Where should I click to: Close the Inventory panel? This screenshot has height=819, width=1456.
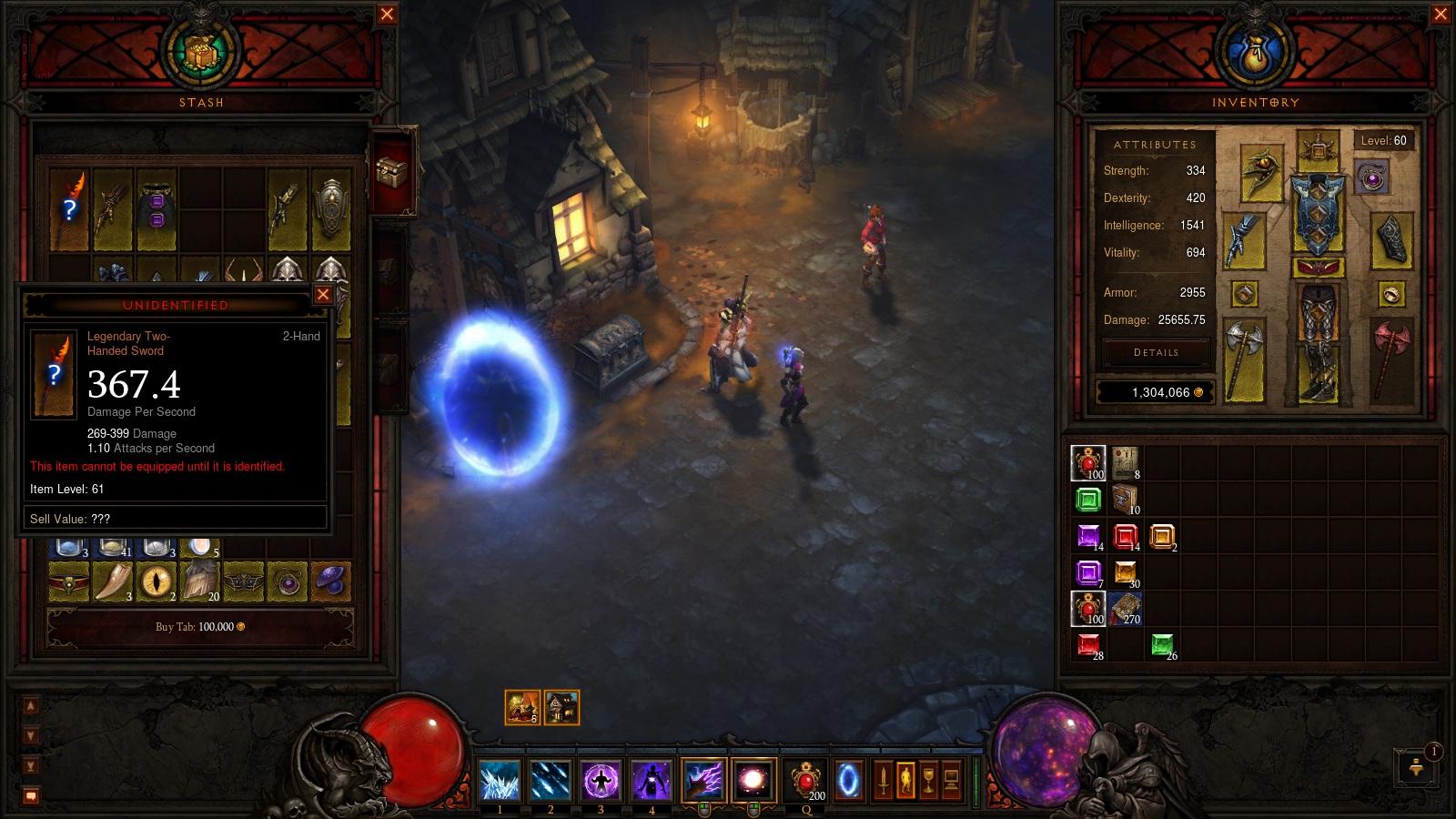click(1441, 14)
